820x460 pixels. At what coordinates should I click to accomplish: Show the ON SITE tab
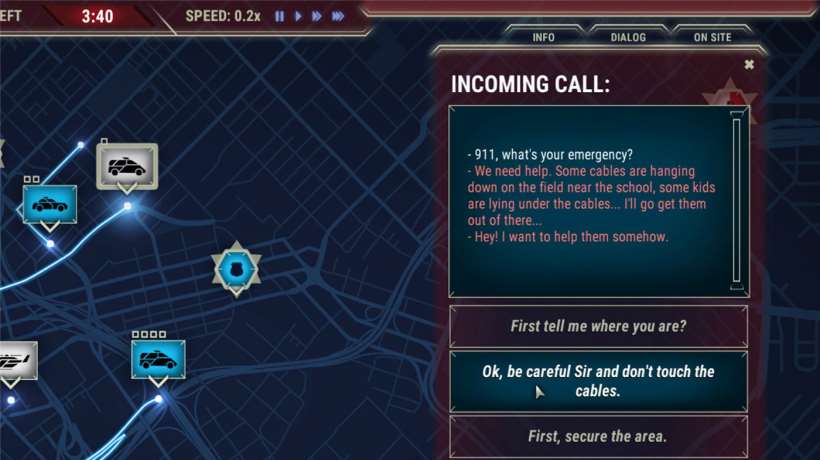coord(712,38)
